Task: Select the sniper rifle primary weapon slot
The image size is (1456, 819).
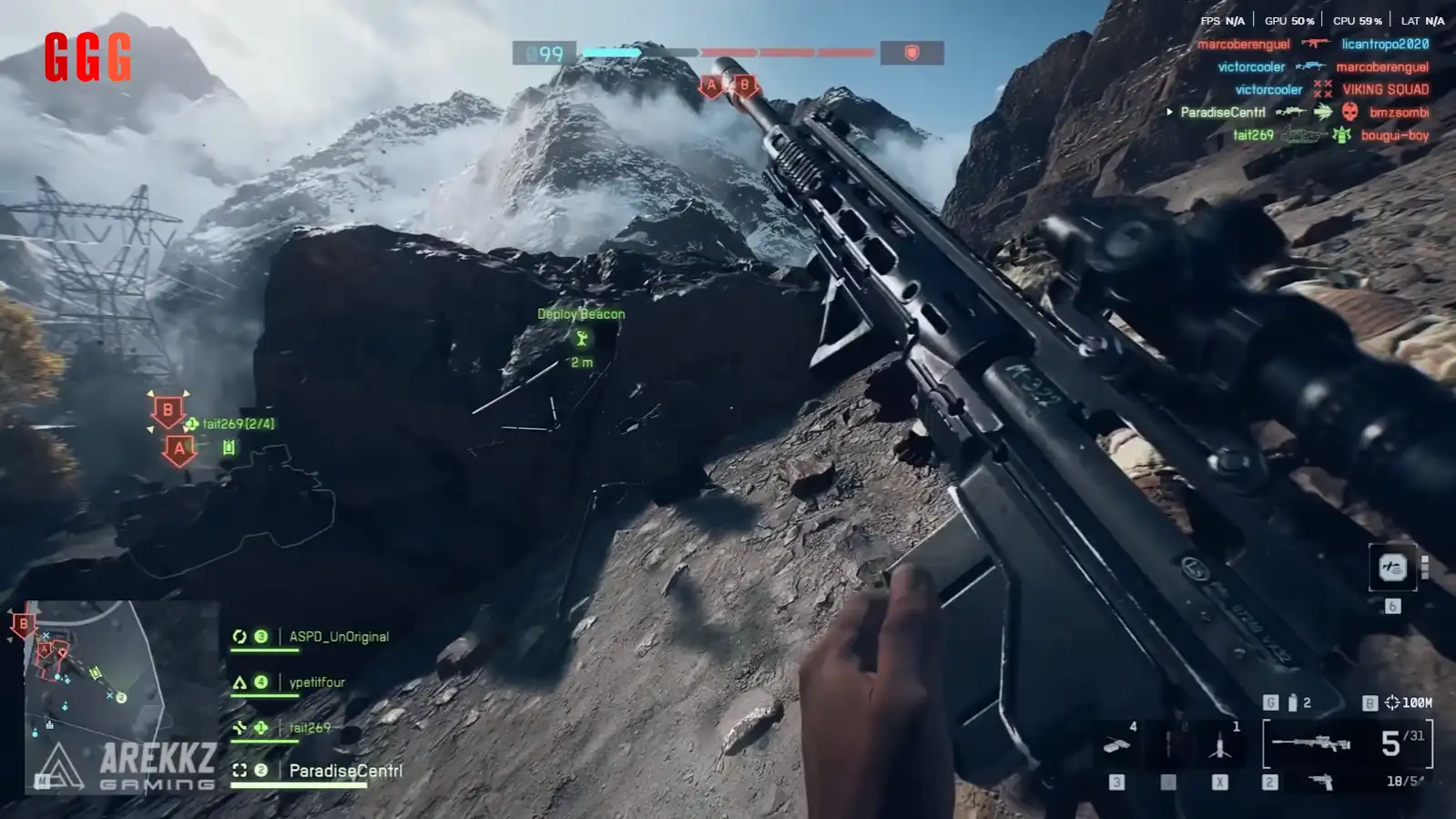Action: [1311, 743]
